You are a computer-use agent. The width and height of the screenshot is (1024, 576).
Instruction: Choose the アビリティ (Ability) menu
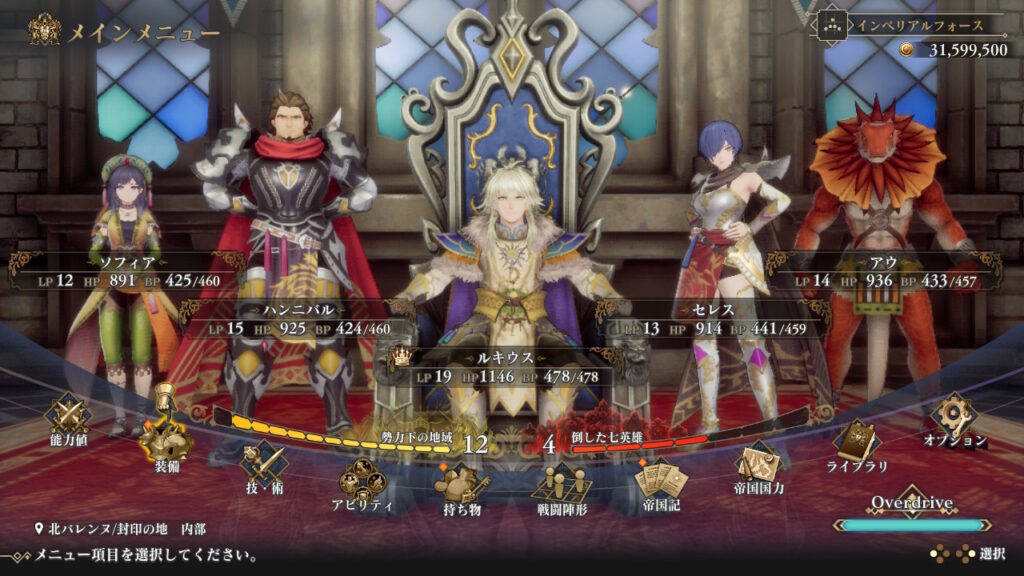click(362, 483)
